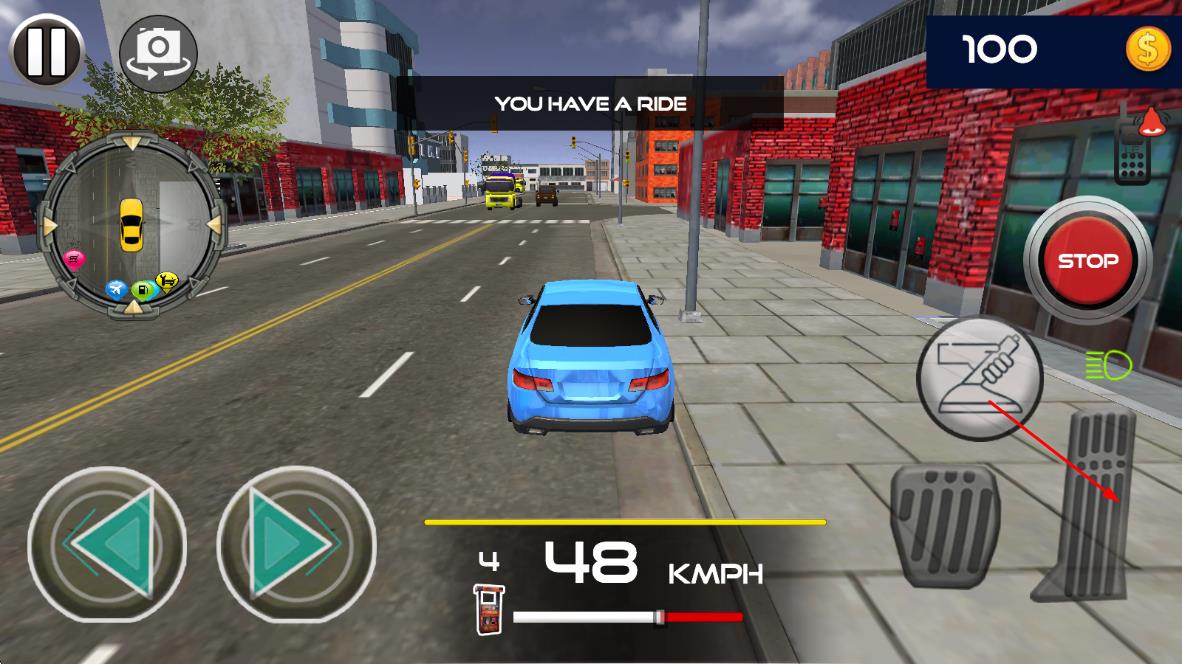Viewport: 1182px width, 664px height.
Task: Hit the red STOP button
Action: click(1087, 261)
